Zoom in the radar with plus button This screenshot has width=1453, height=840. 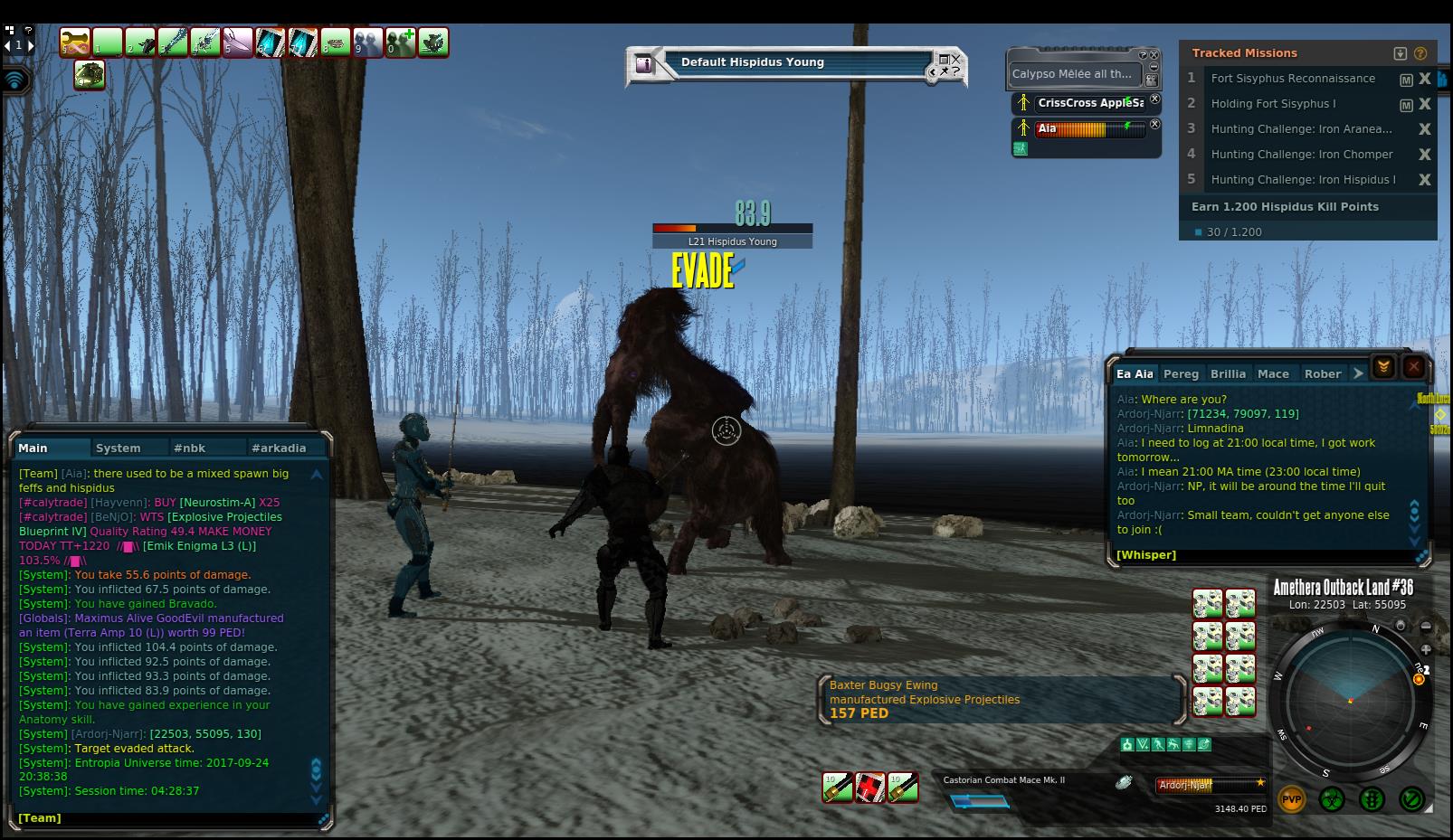1426,649
